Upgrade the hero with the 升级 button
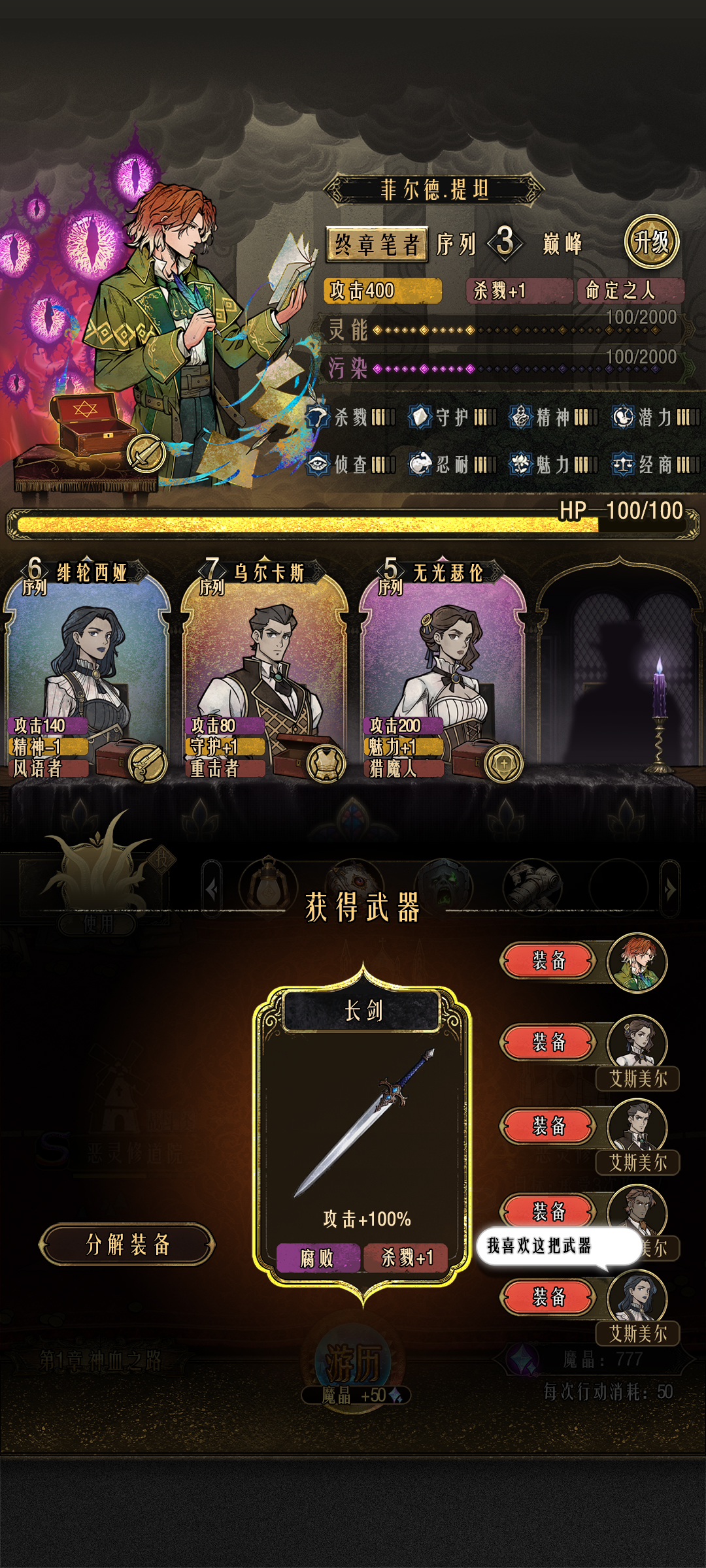The width and height of the screenshot is (706, 1568). 651,242
